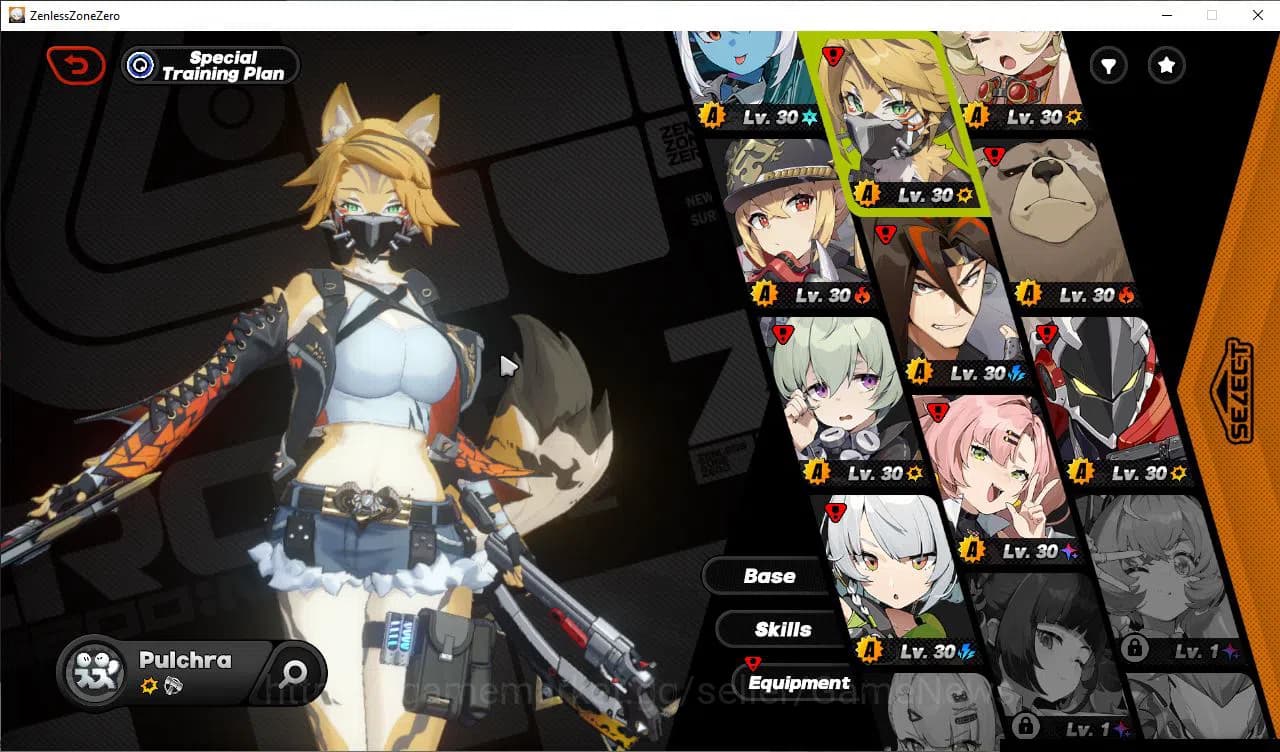Click the red back arrow to exit
The width and height of the screenshot is (1280, 752).
coord(76,64)
